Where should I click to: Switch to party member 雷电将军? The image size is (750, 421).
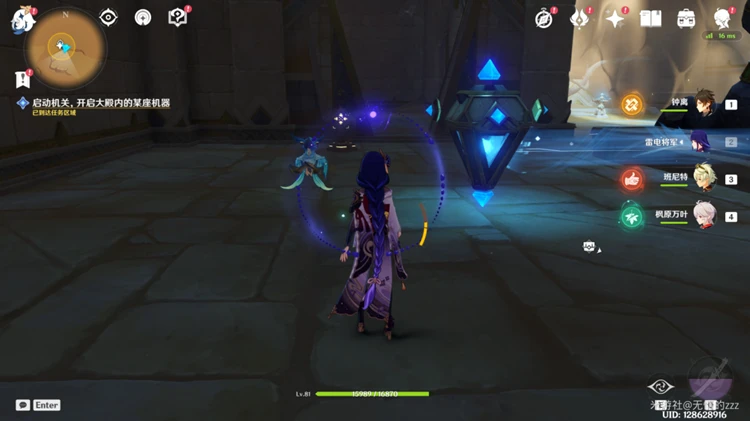[x=703, y=141]
